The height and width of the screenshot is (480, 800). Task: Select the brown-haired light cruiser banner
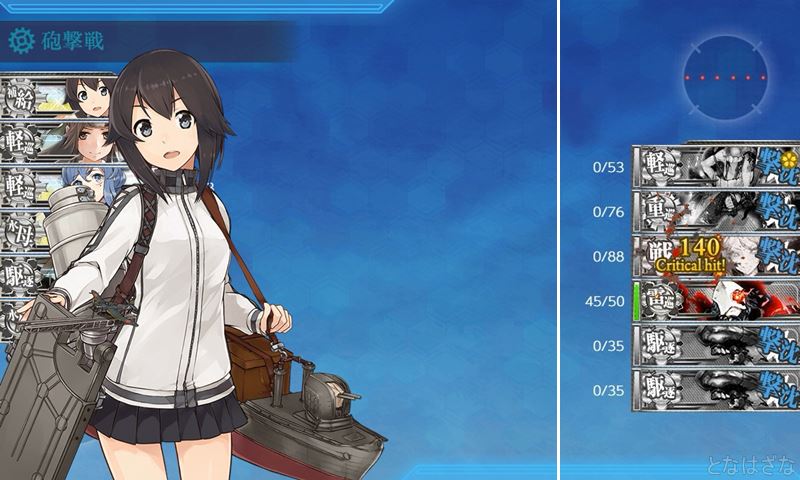pyautogui.click(x=60, y=139)
